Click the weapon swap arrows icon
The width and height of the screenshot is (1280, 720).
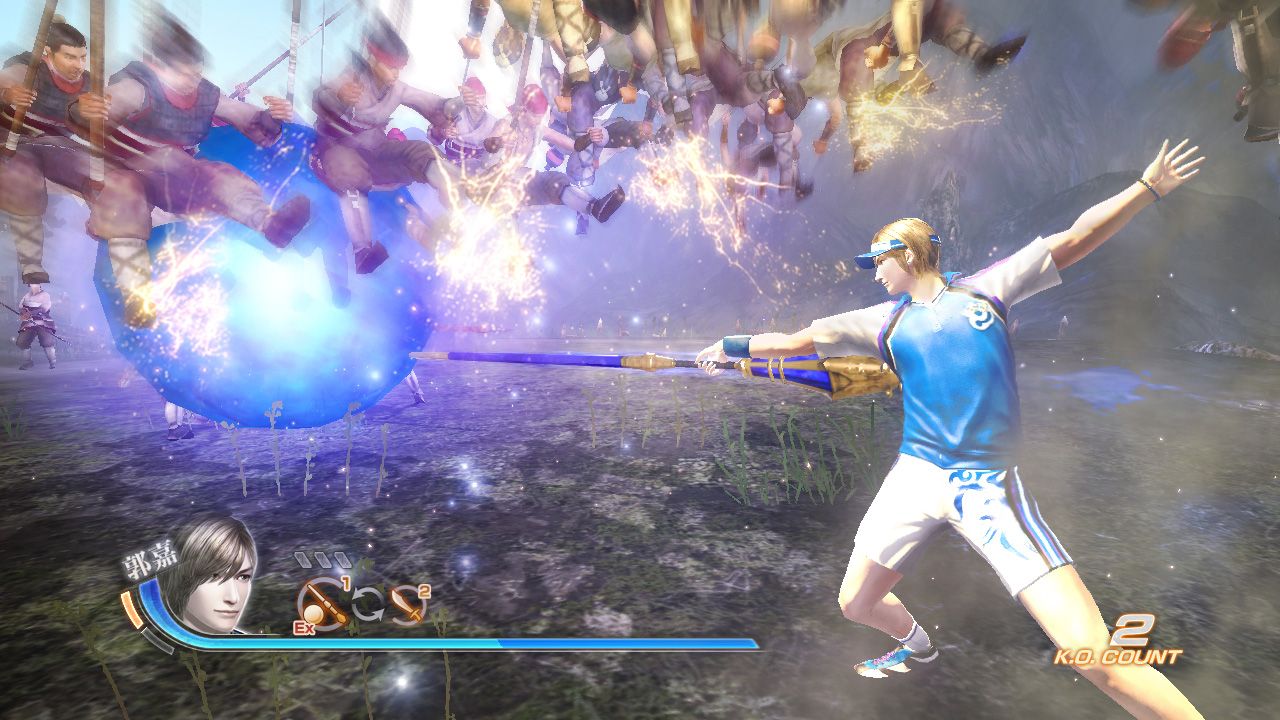pyautogui.click(x=366, y=606)
